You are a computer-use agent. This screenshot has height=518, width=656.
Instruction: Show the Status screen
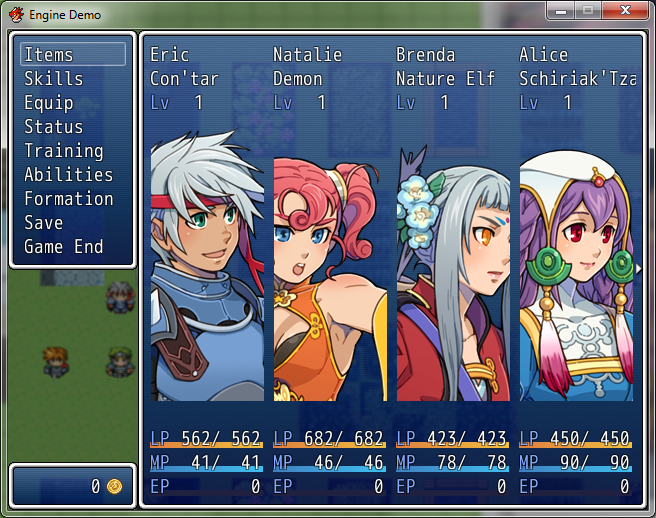pyautogui.click(x=54, y=126)
